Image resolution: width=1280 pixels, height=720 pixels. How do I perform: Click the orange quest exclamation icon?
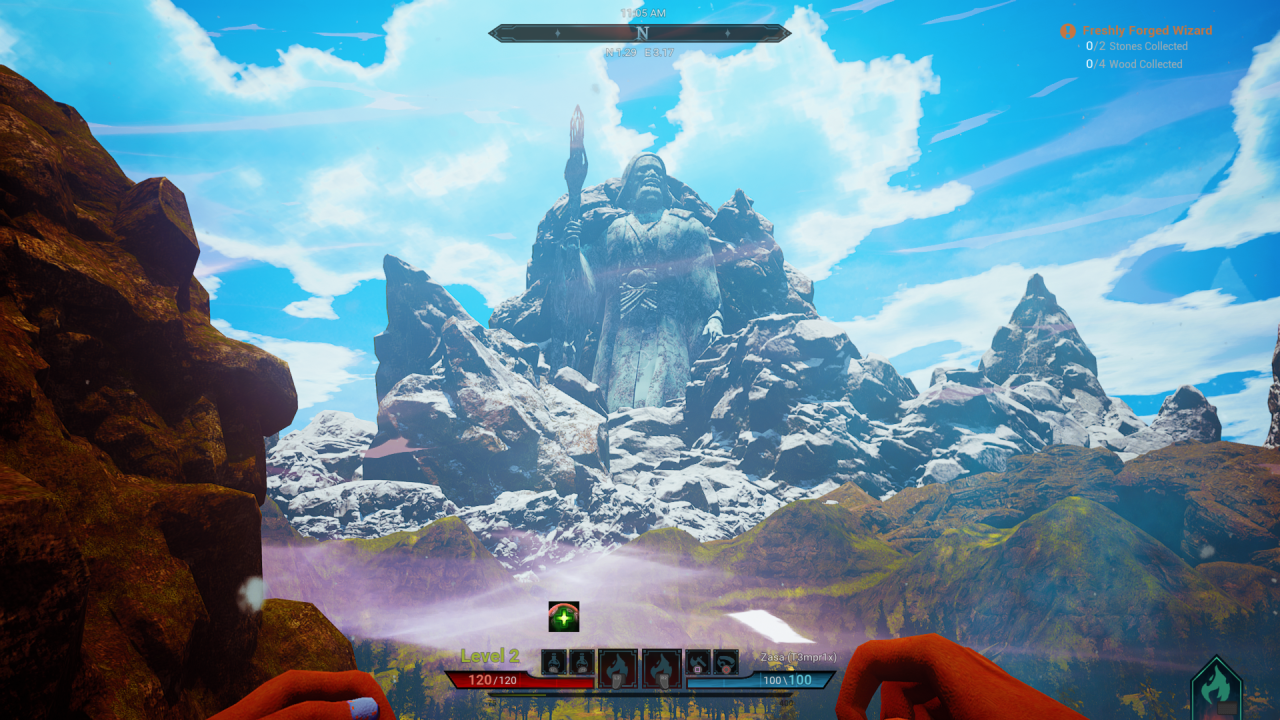(x=1068, y=31)
